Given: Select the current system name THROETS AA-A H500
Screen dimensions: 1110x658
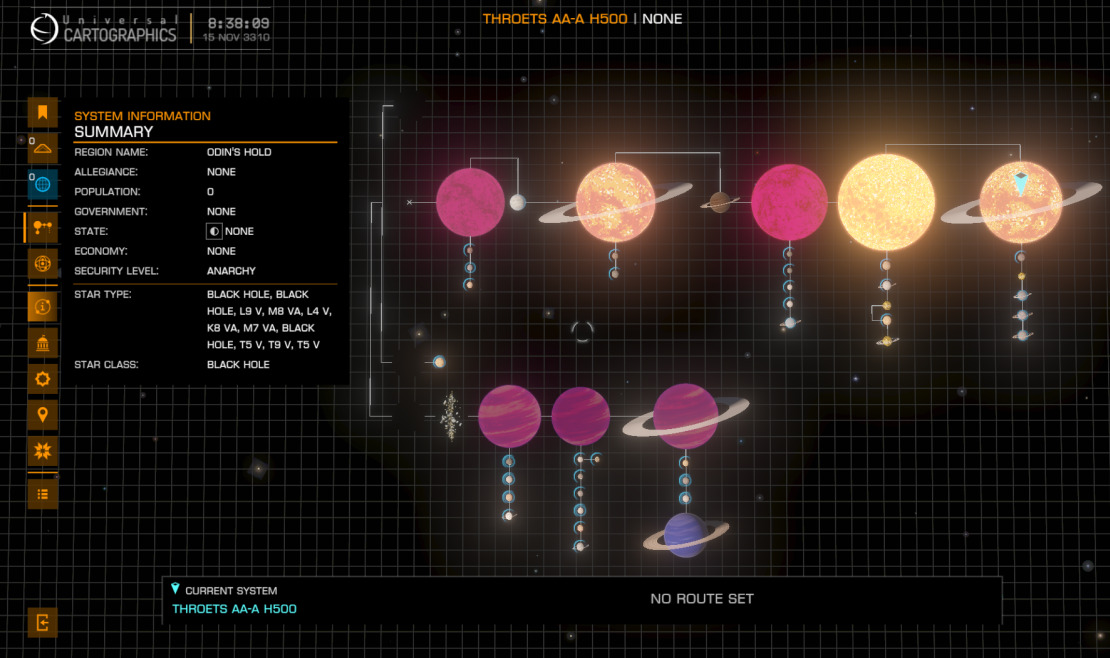Looking at the screenshot, I should pyautogui.click(x=234, y=609).
